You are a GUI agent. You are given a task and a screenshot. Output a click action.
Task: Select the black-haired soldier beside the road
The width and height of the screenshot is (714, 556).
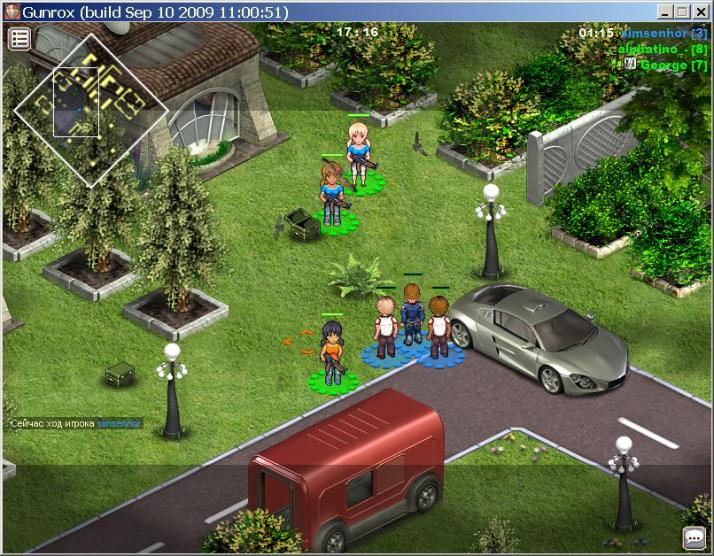332,352
